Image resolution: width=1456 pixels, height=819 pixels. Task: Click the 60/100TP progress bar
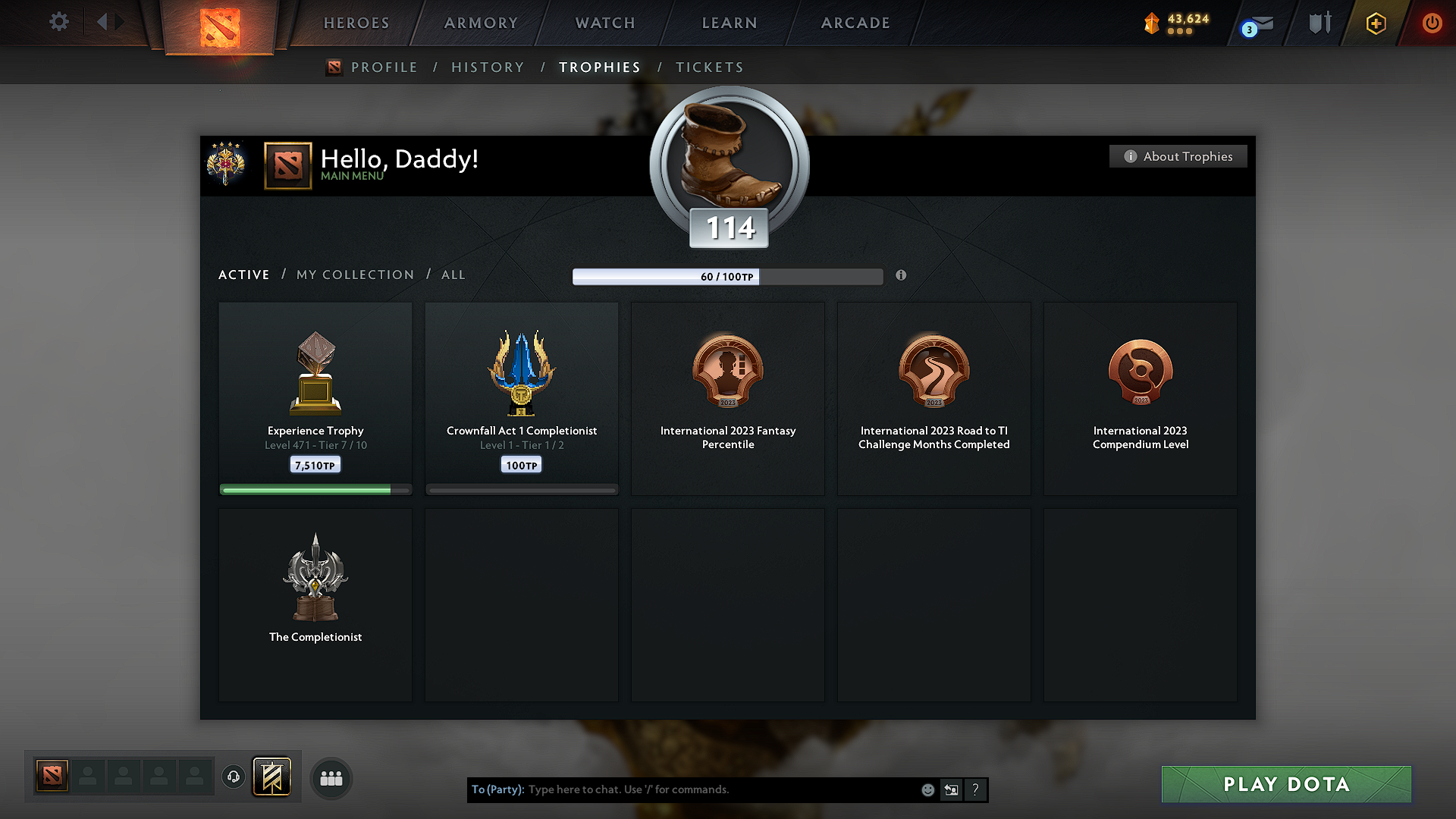click(x=728, y=276)
